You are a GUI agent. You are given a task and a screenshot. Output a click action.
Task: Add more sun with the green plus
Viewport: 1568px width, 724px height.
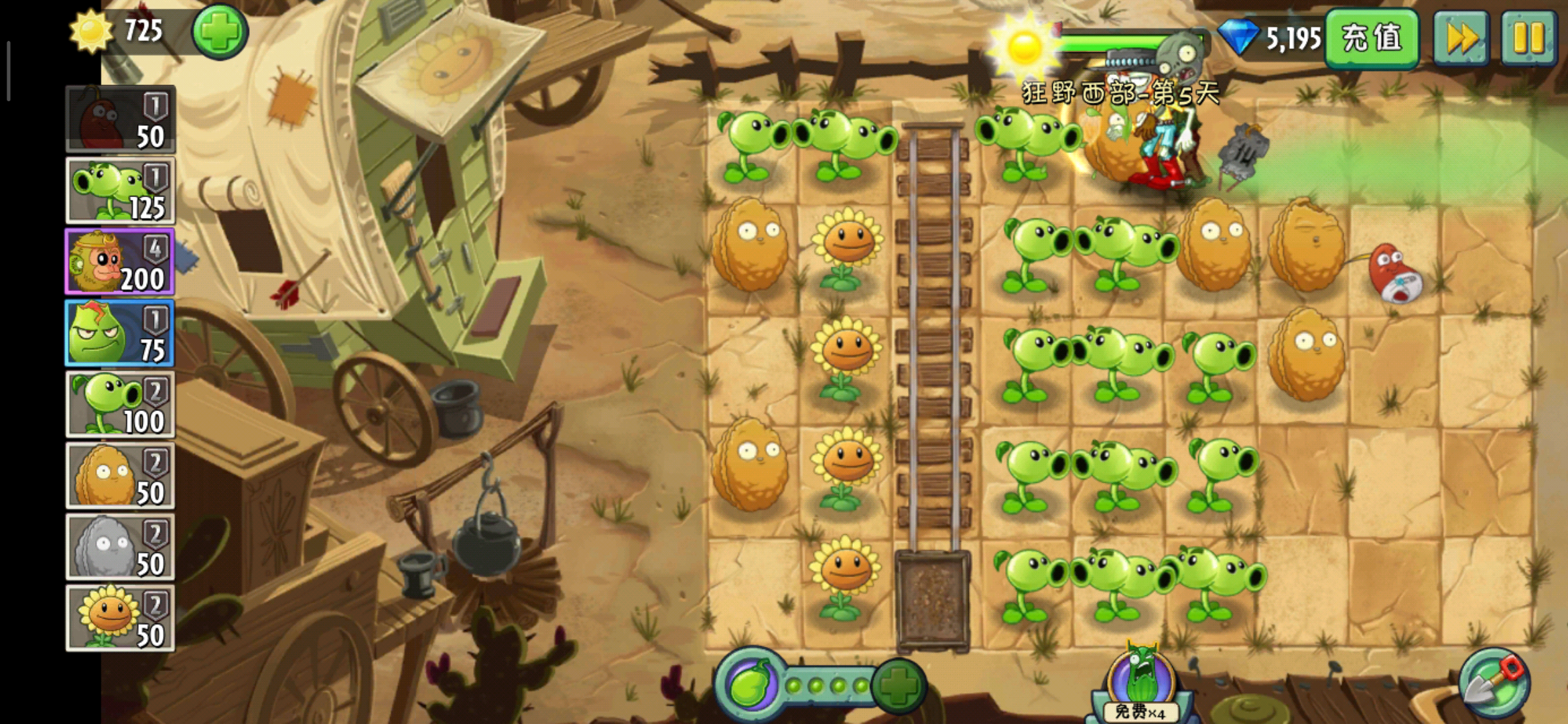[220, 32]
